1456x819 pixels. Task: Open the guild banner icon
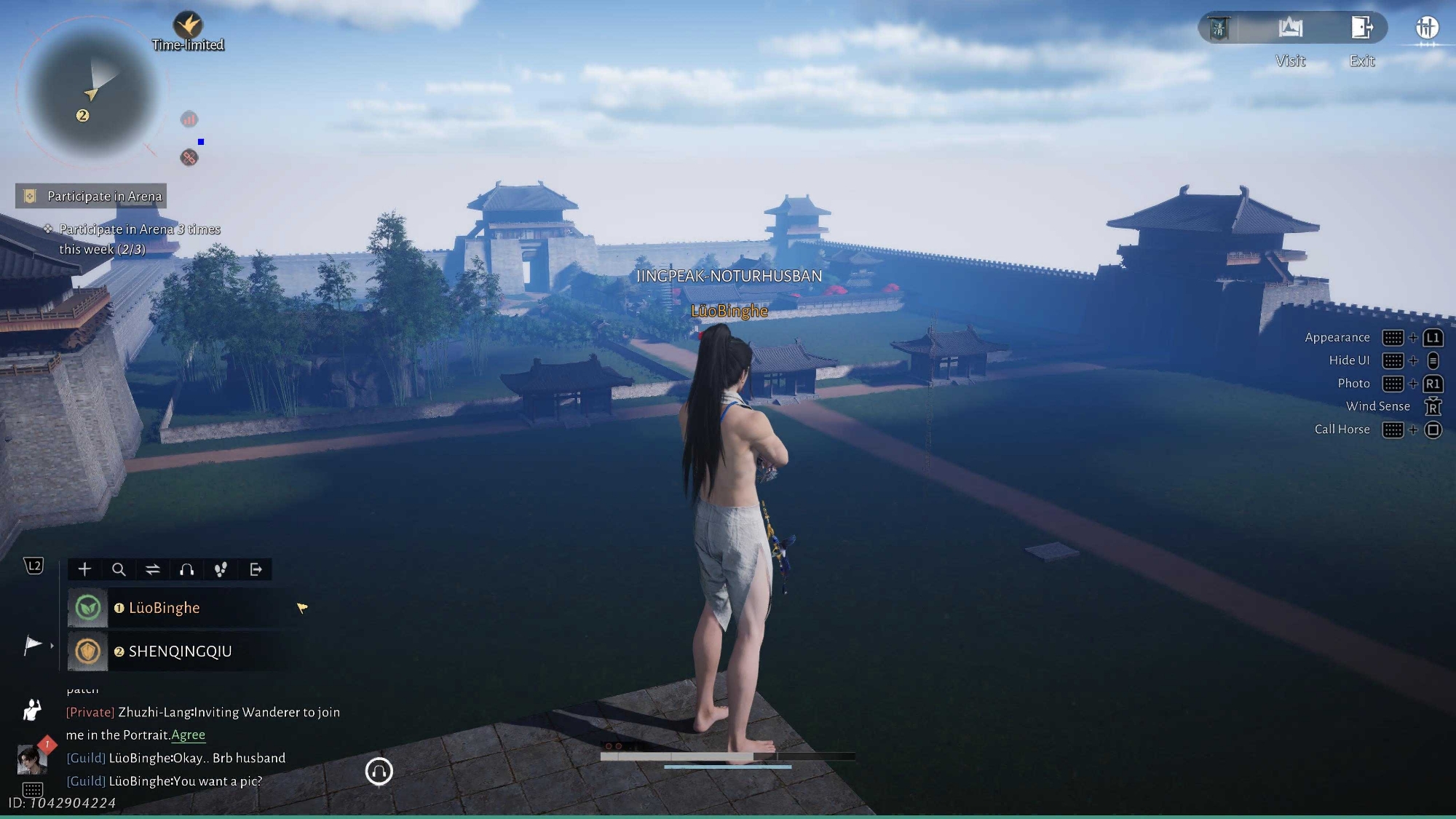tap(1219, 28)
